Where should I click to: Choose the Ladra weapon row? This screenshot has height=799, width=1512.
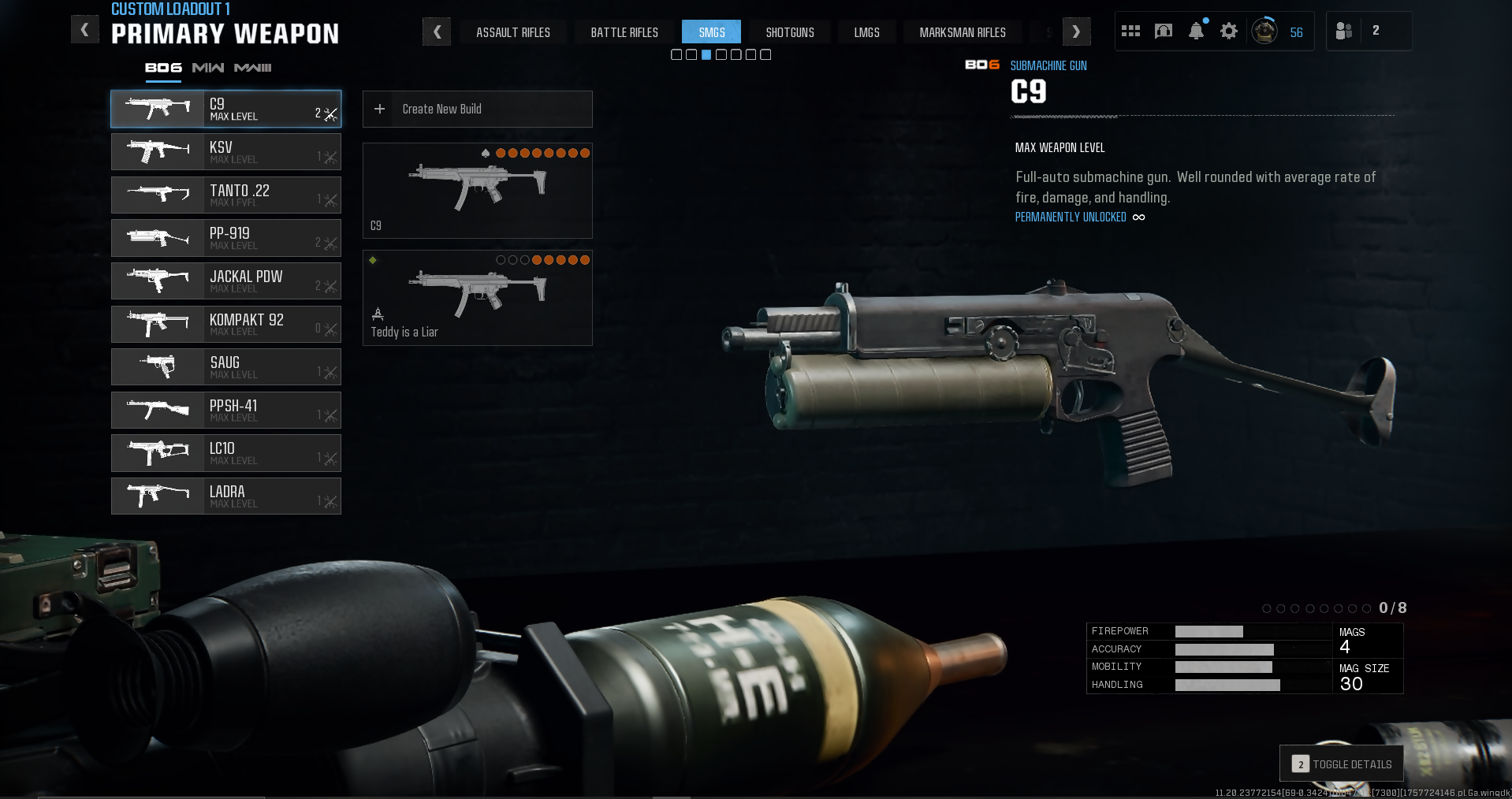pos(225,496)
